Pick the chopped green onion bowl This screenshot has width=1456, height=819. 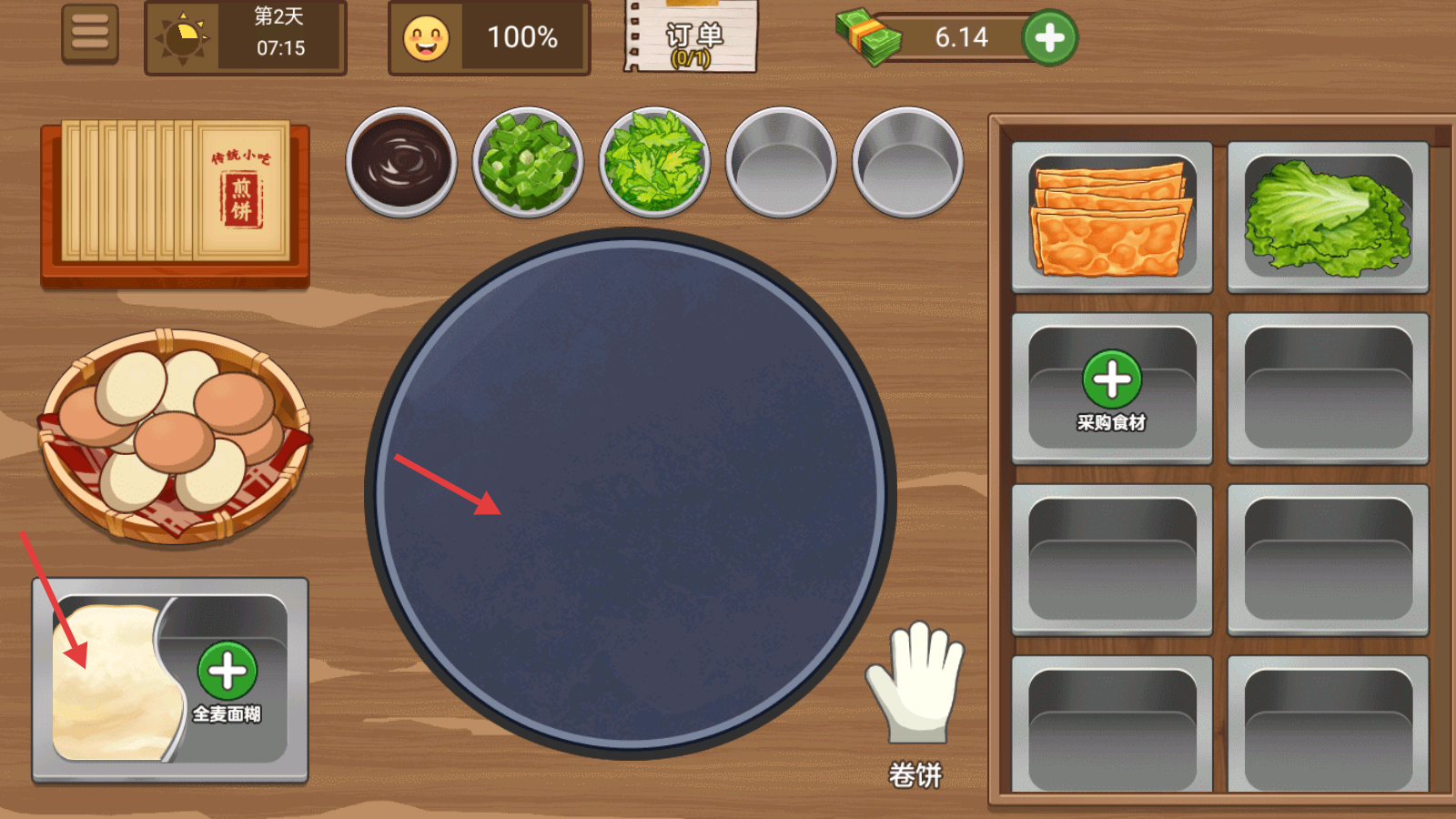[528, 162]
